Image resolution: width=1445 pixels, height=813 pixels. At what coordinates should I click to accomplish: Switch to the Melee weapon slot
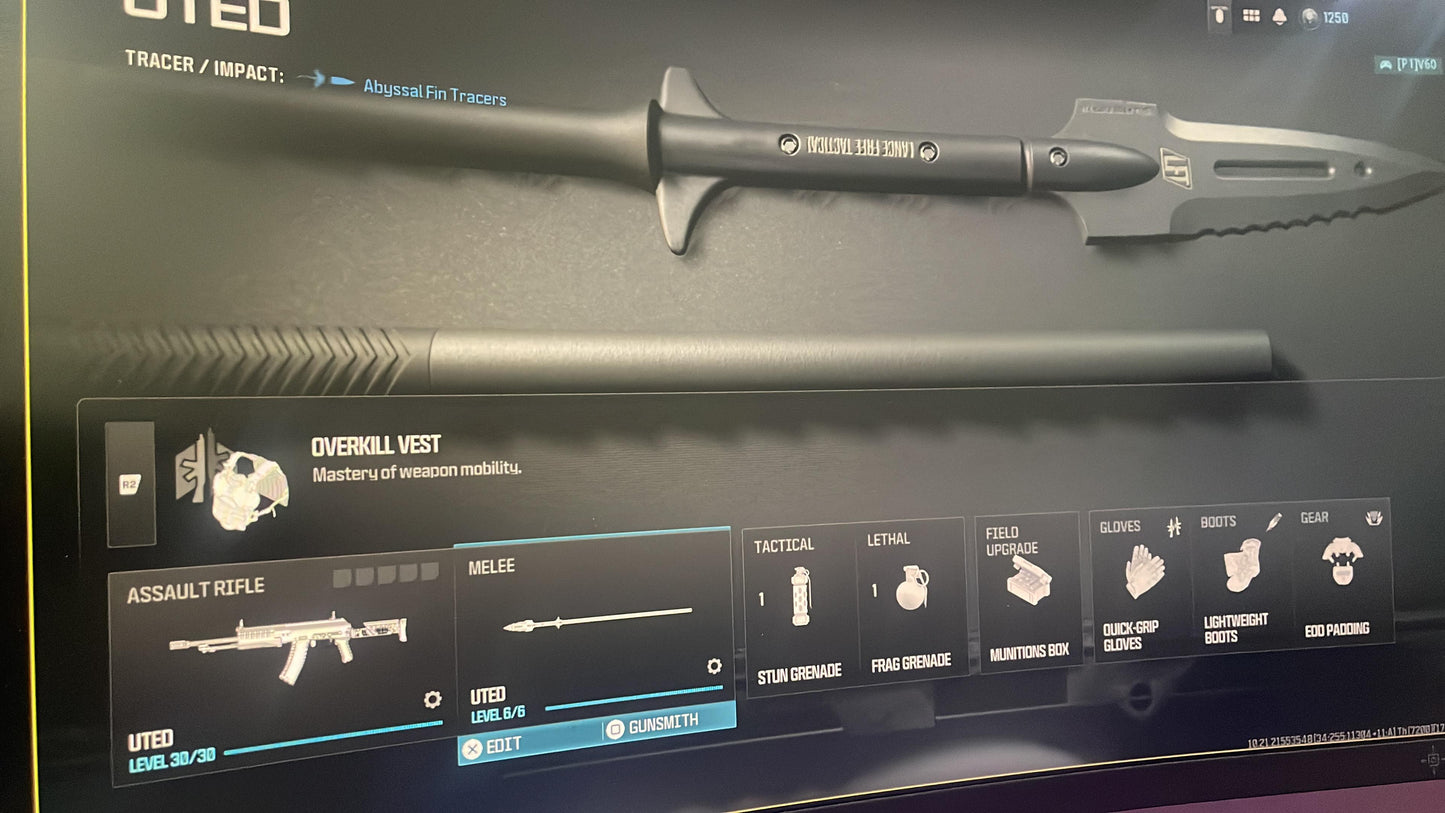pos(594,620)
